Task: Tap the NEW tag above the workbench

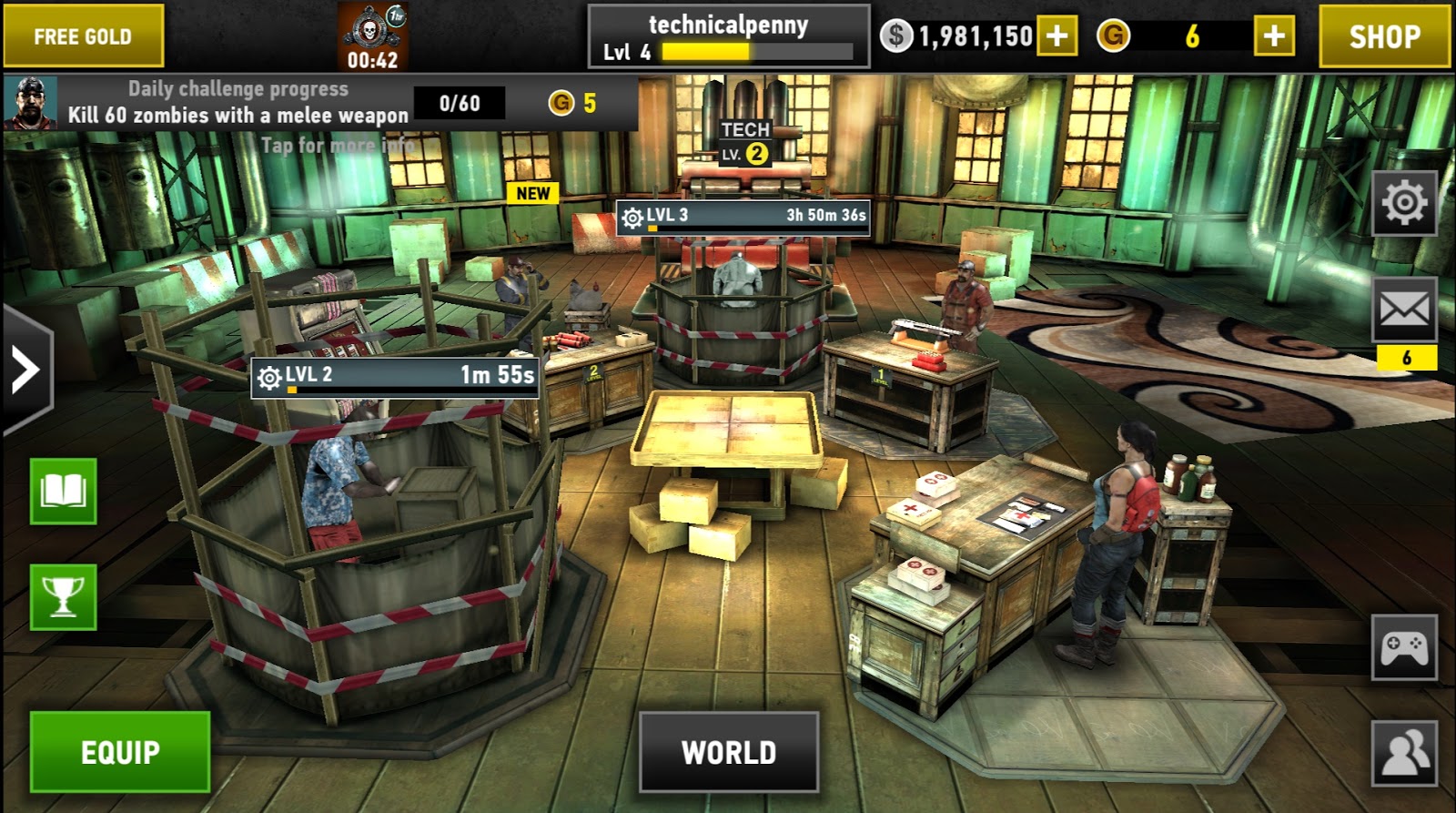Action: (531, 192)
